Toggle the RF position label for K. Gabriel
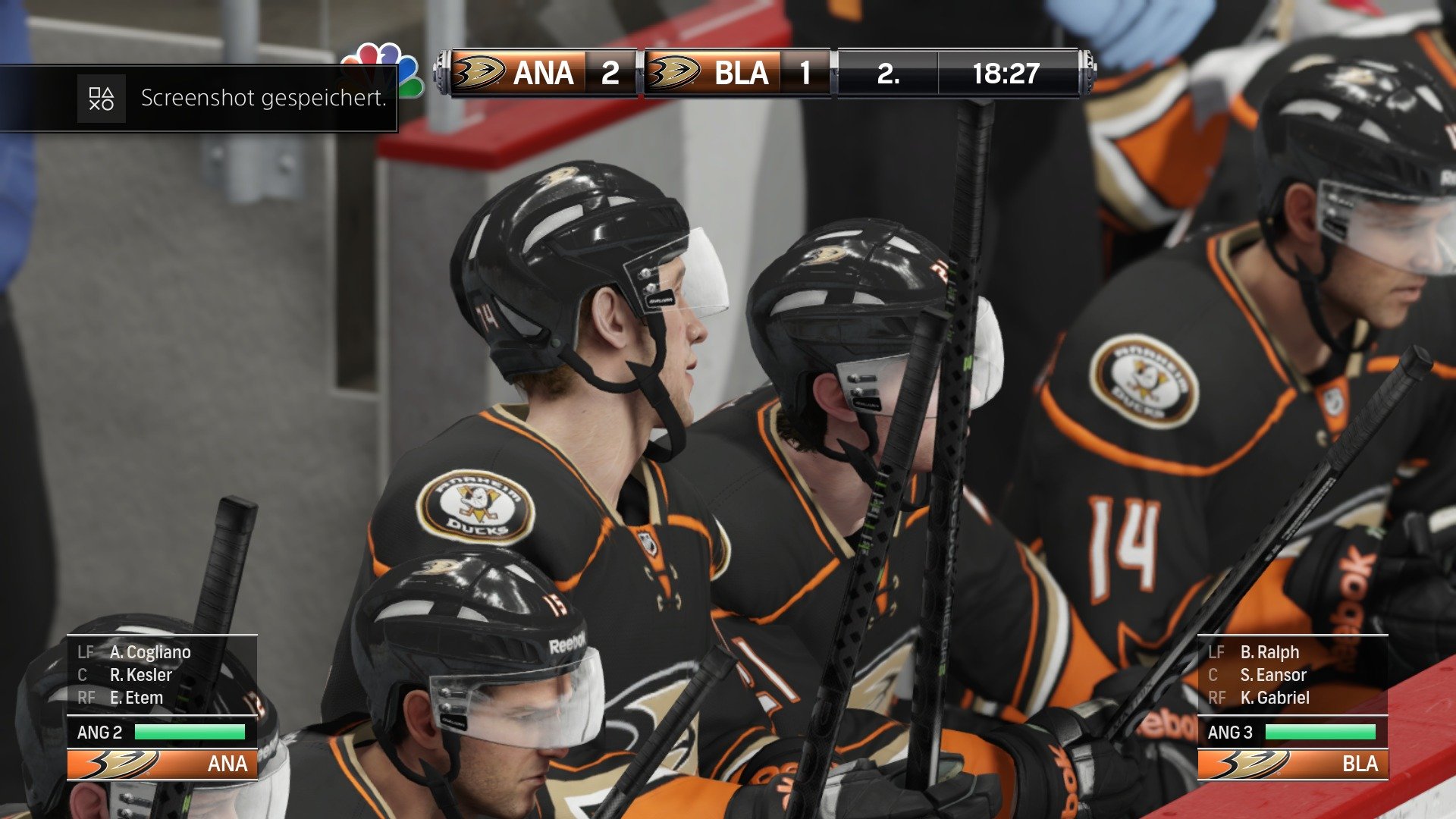The image size is (1456, 819). 1218,698
